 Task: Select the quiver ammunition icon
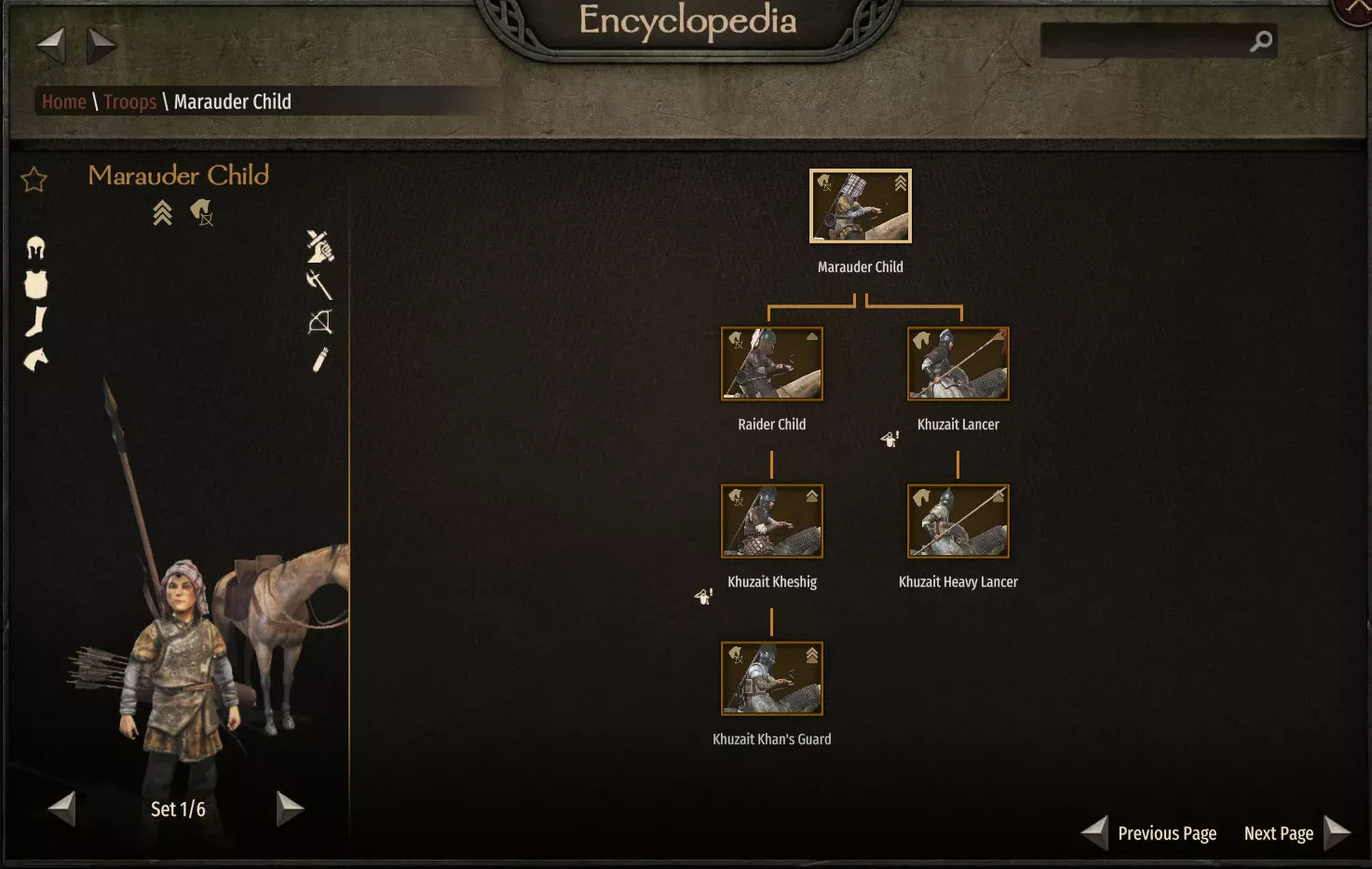pos(319,361)
